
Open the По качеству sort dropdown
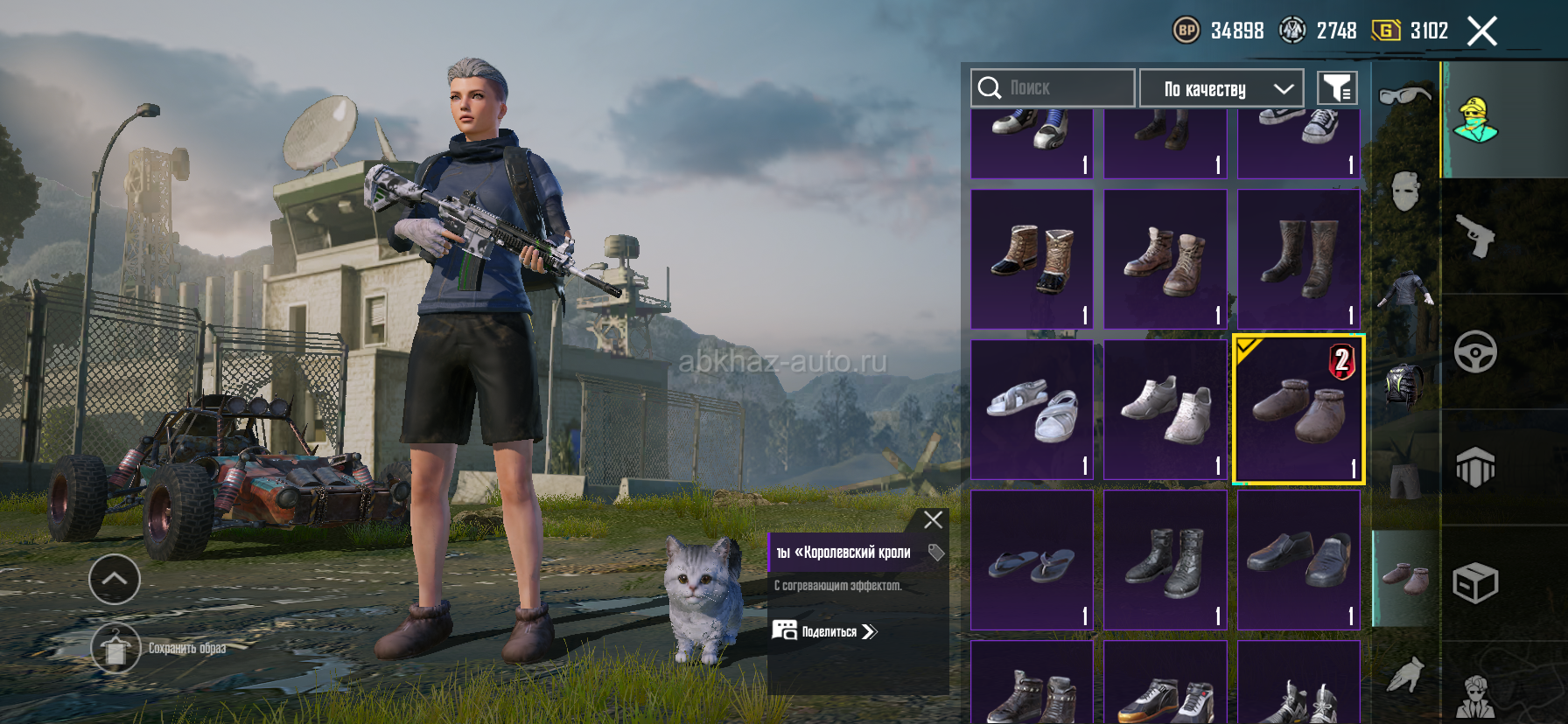pos(1221,88)
